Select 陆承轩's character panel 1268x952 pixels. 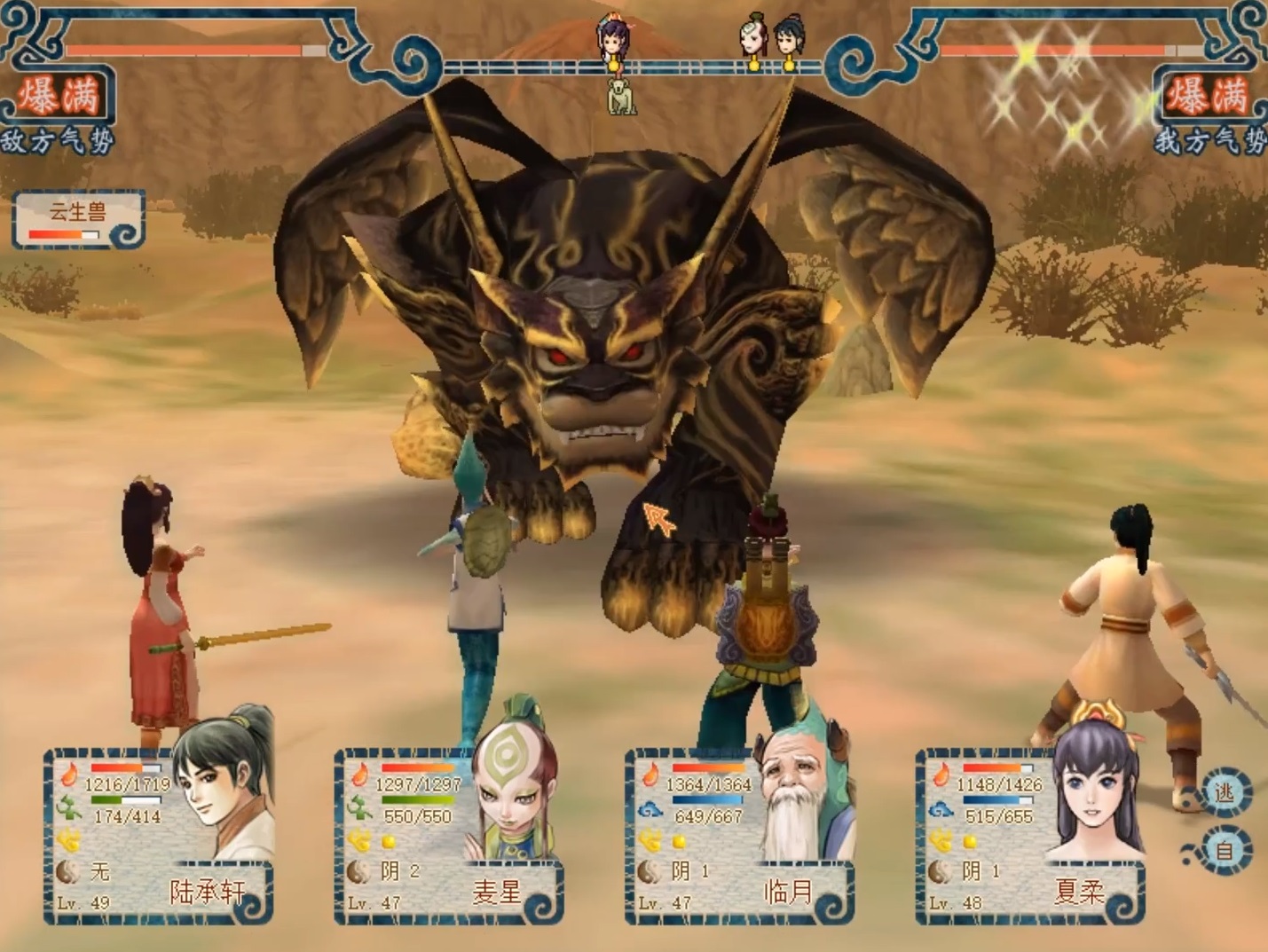(160, 836)
